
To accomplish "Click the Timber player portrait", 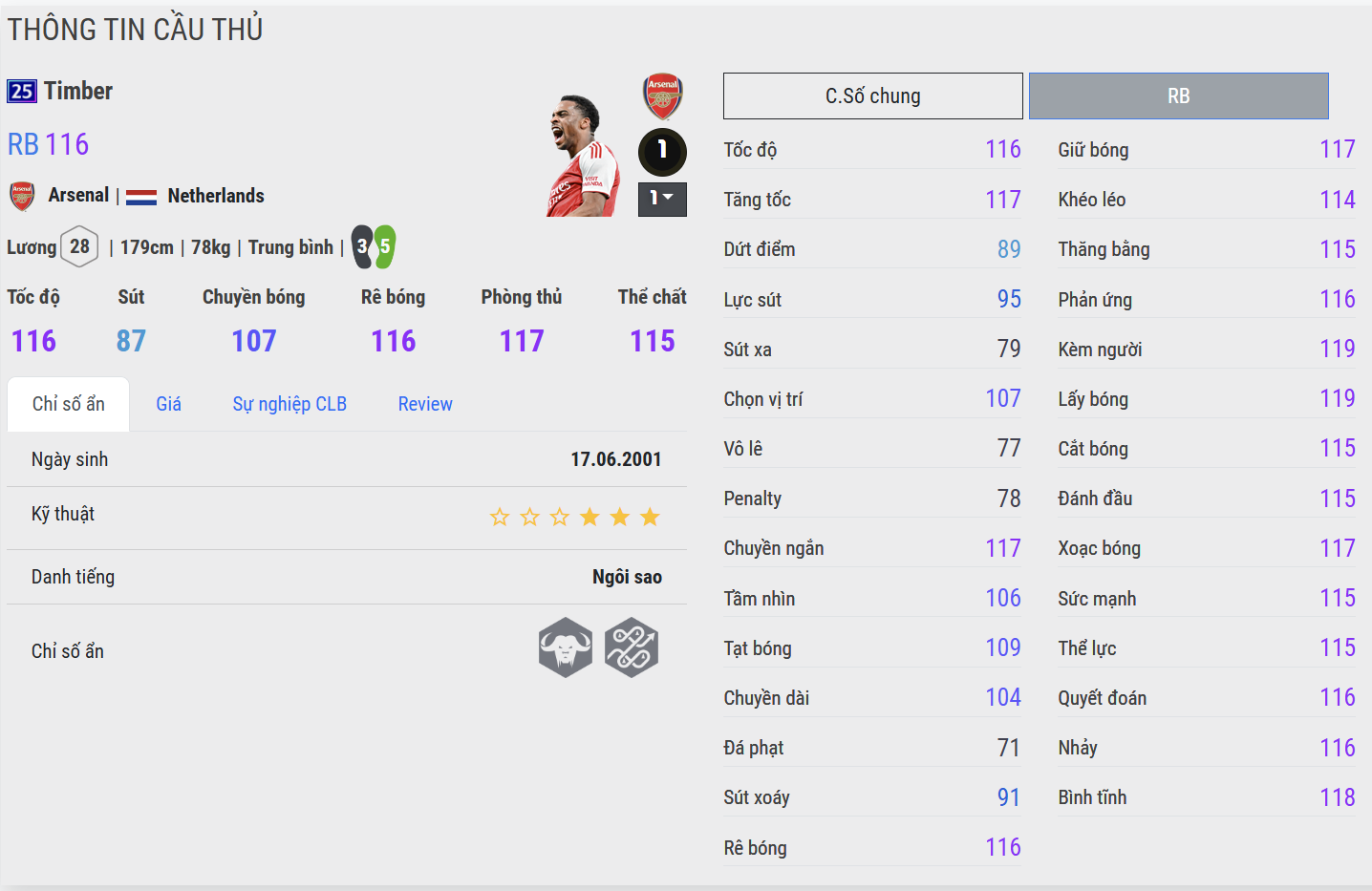I will pyautogui.click(x=583, y=156).
